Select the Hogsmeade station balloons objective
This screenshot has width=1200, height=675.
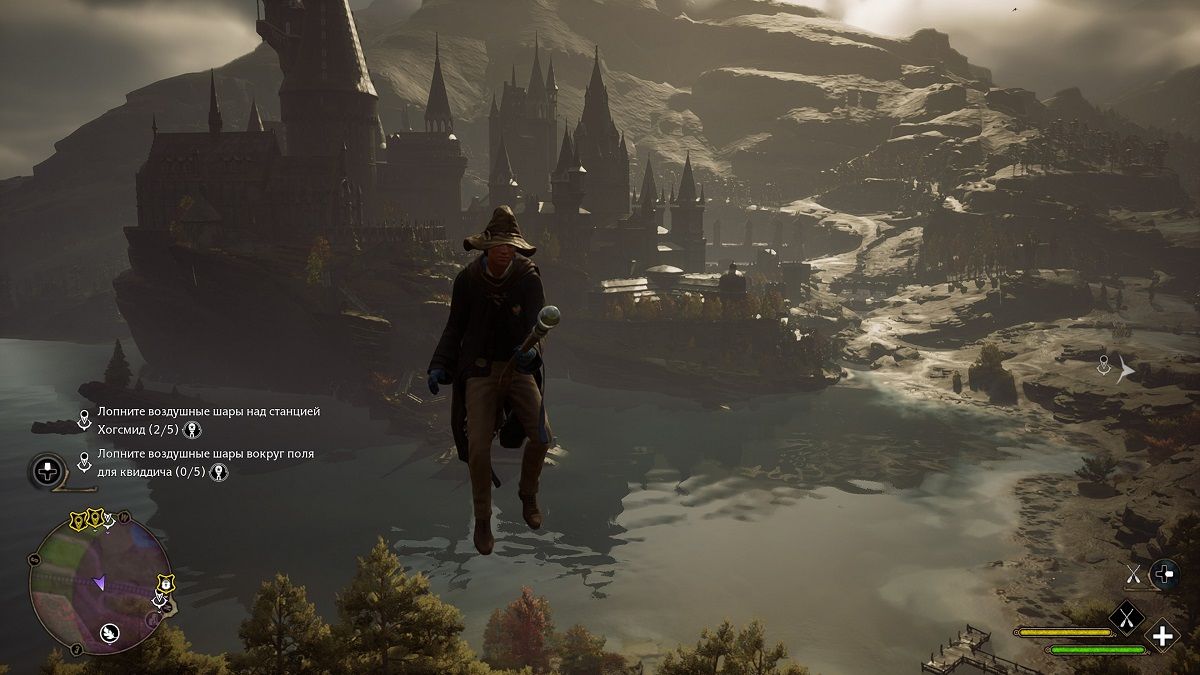coord(208,420)
